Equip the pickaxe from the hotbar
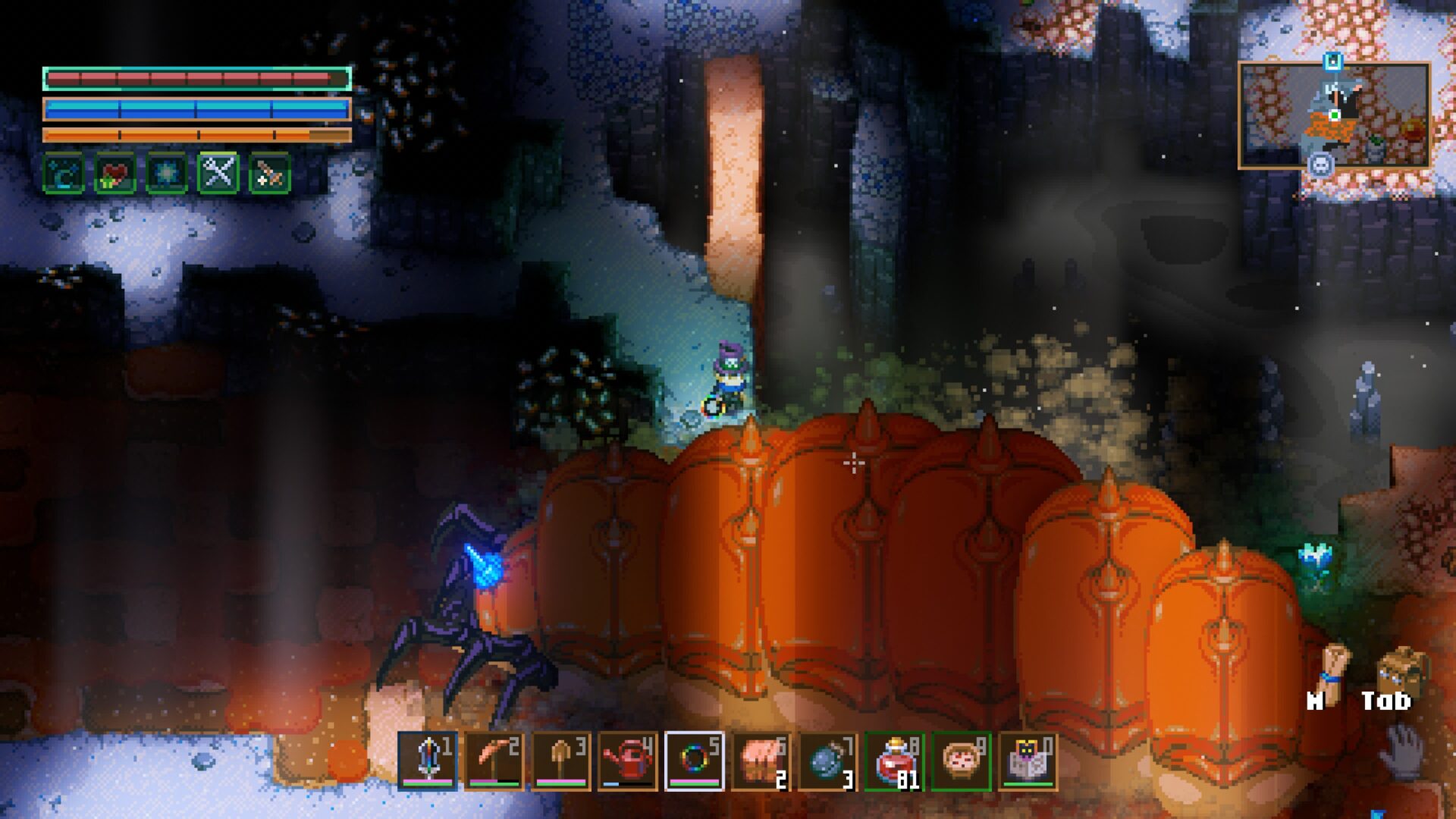This screenshot has height=819, width=1456. pyautogui.click(x=494, y=761)
